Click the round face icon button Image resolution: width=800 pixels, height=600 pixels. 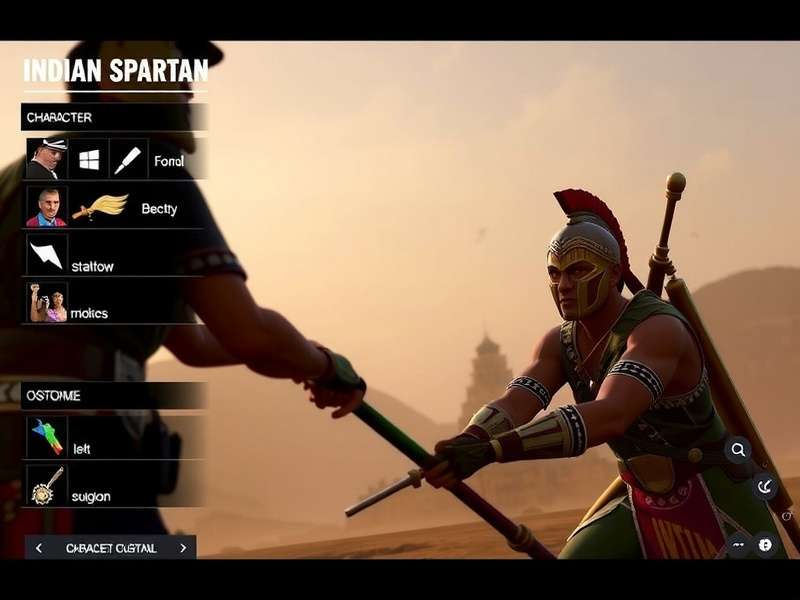(765, 545)
